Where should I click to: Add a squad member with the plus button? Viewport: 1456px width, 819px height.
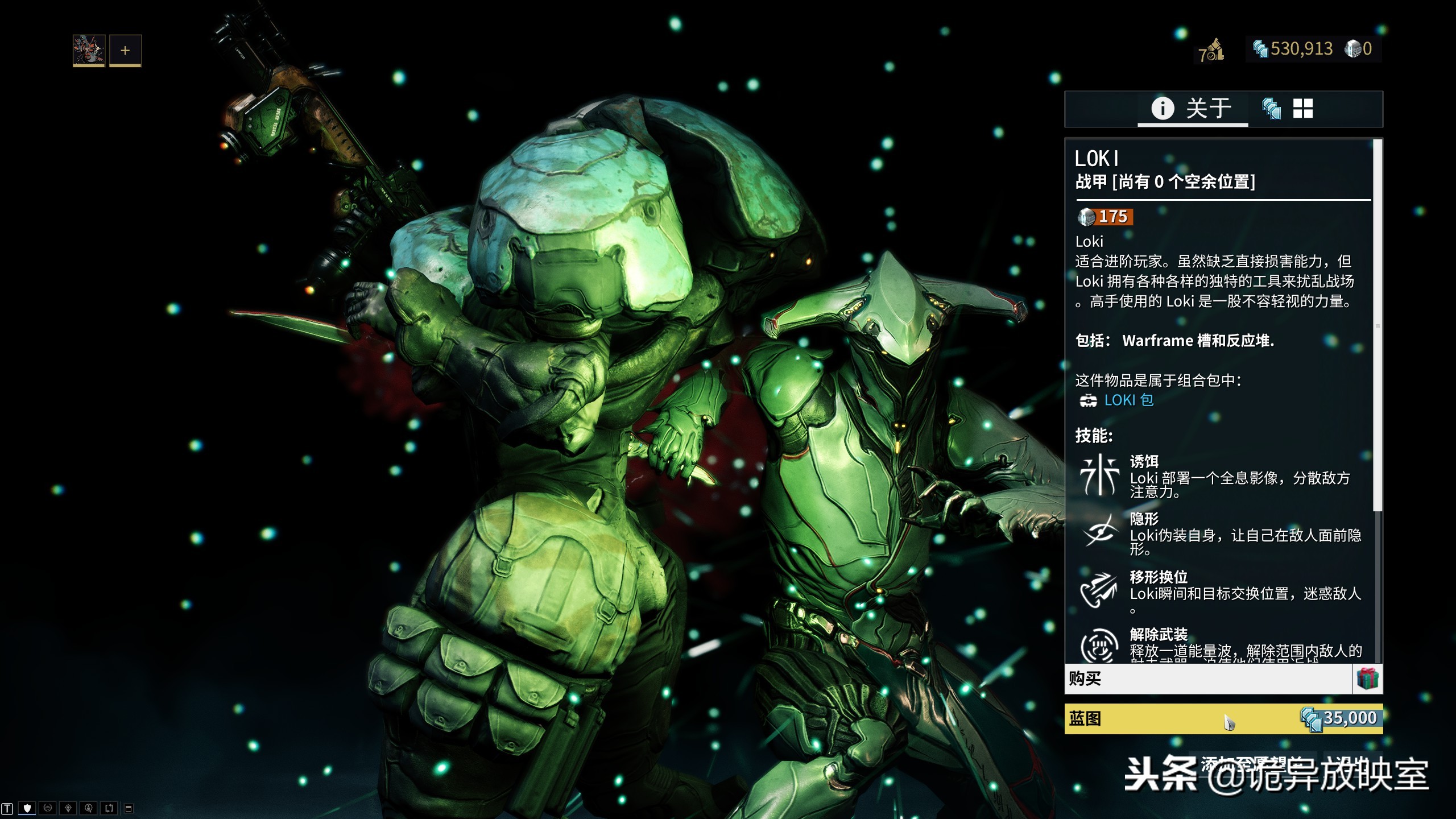point(125,50)
